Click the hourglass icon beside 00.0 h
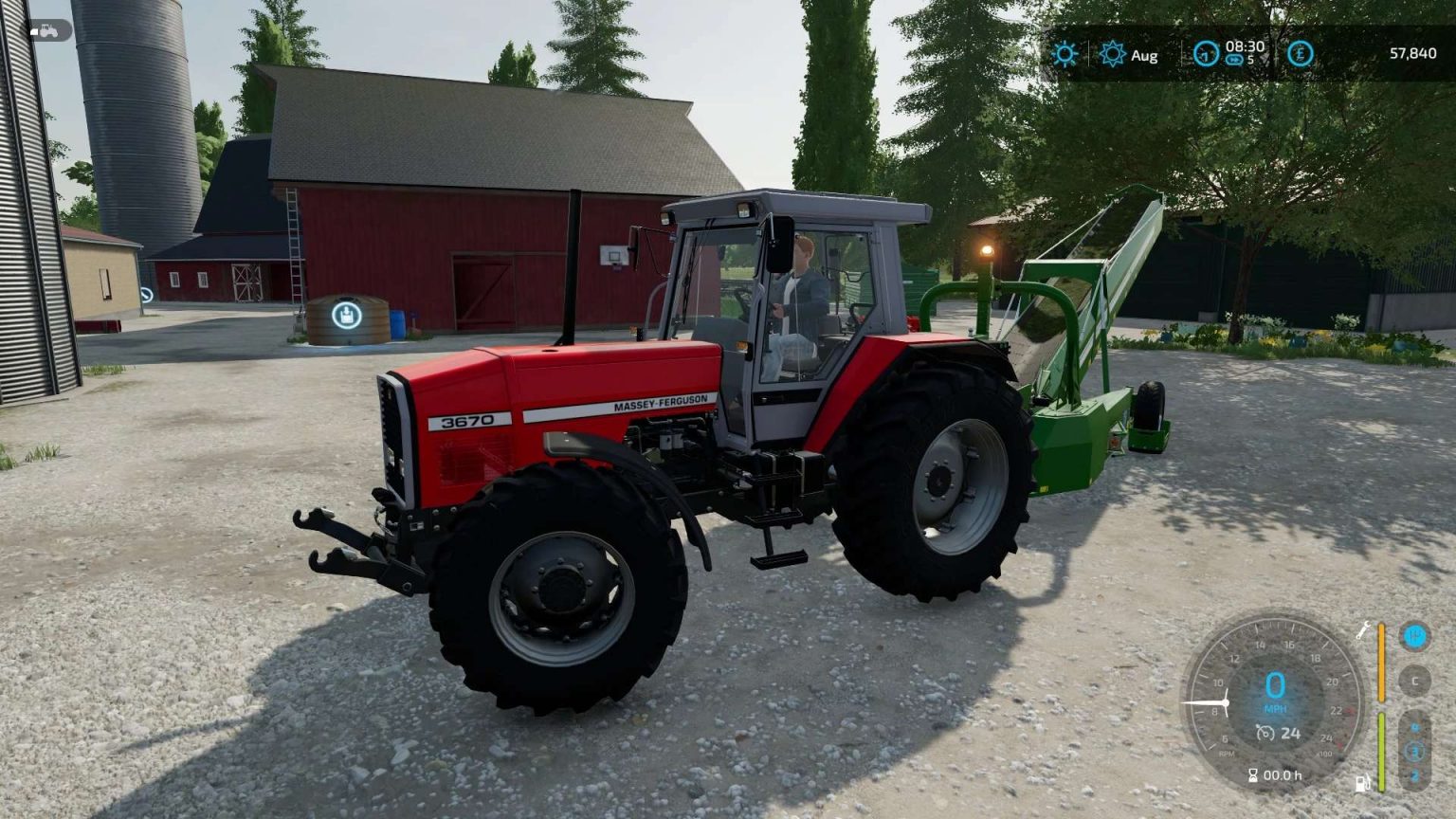1456x819 pixels. [1254, 774]
